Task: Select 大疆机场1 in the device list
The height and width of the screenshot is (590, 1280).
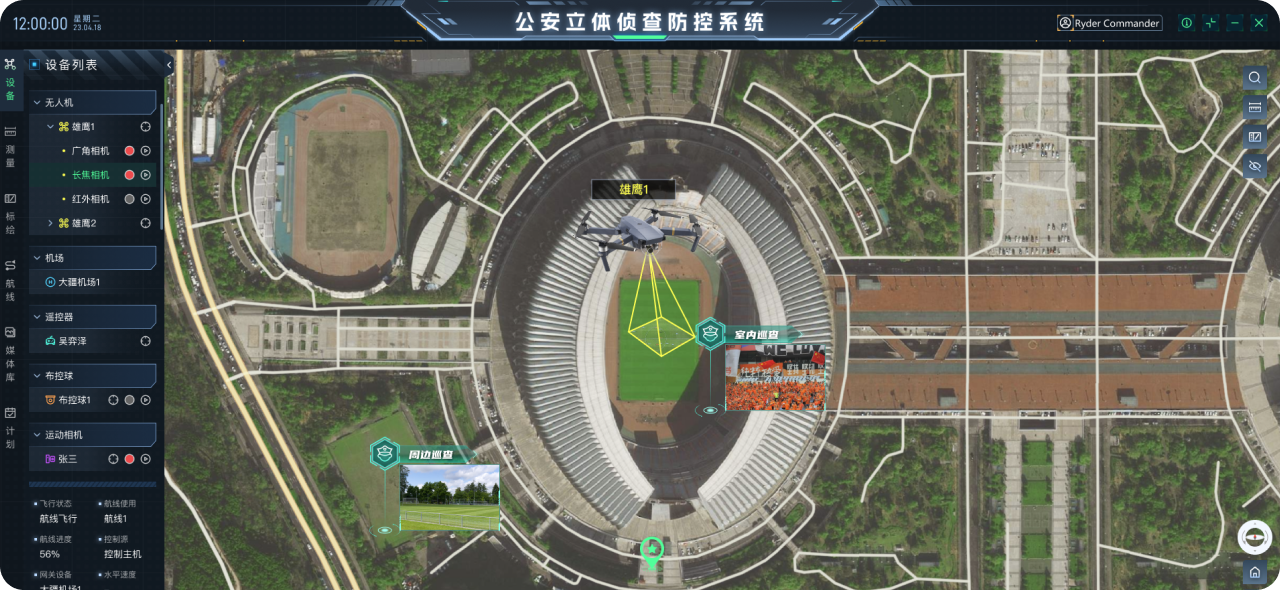Action: 79,282
